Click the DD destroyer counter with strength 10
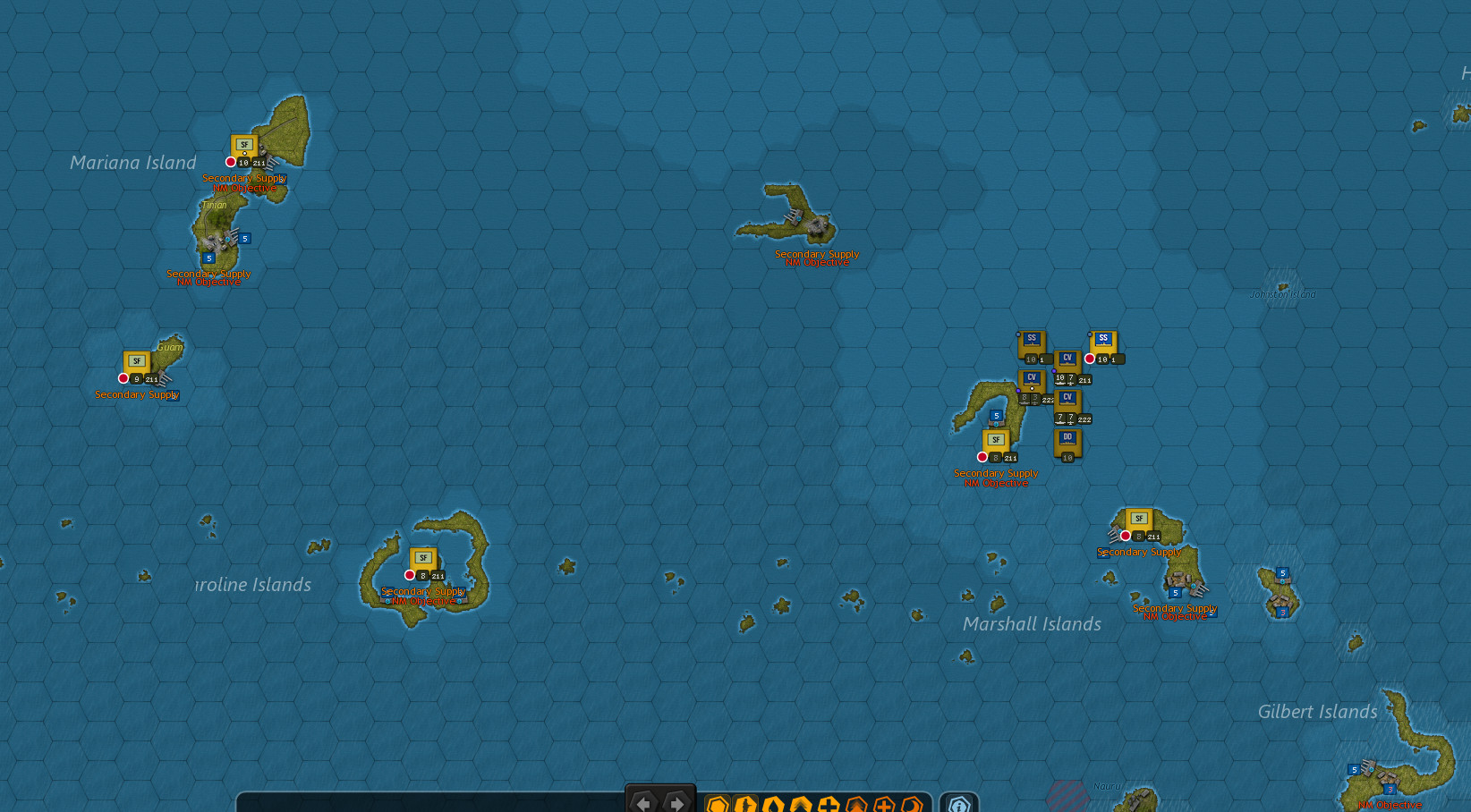 coord(1068,437)
